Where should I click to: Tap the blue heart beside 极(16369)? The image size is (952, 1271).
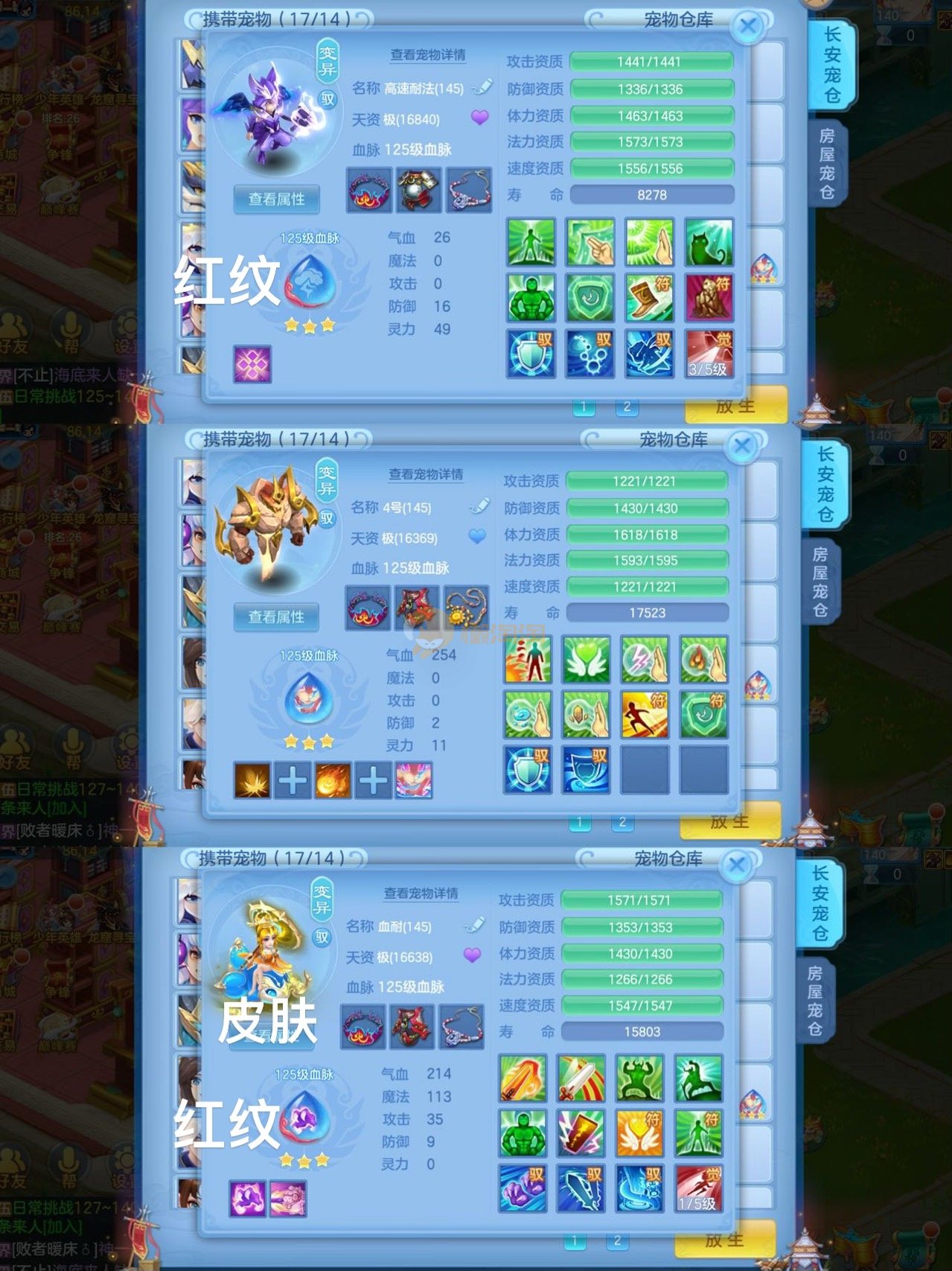click(x=476, y=536)
